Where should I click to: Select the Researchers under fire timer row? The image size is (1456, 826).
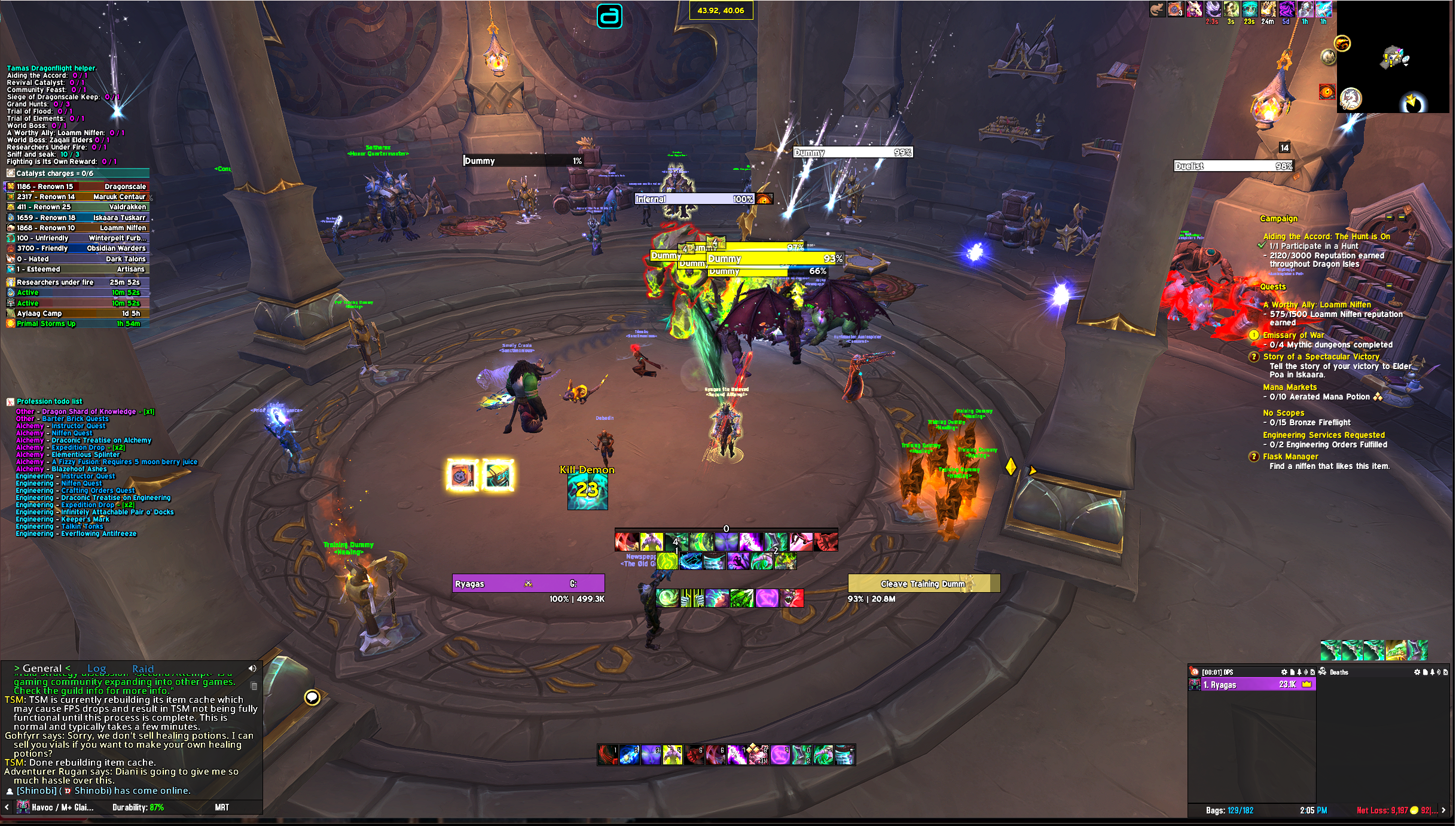click(x=78, y=282)
